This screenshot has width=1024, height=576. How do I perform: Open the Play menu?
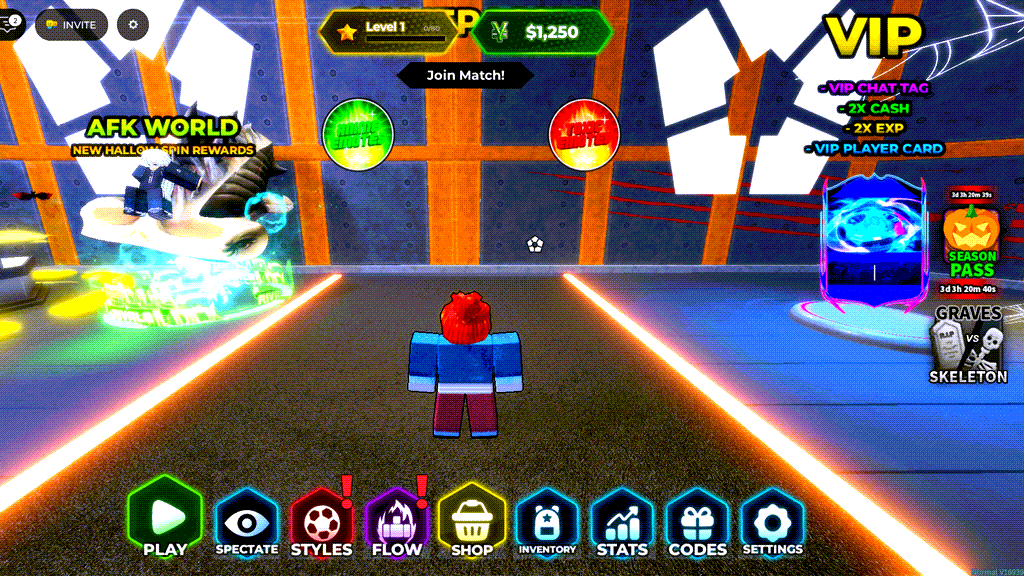pos(165,519)
